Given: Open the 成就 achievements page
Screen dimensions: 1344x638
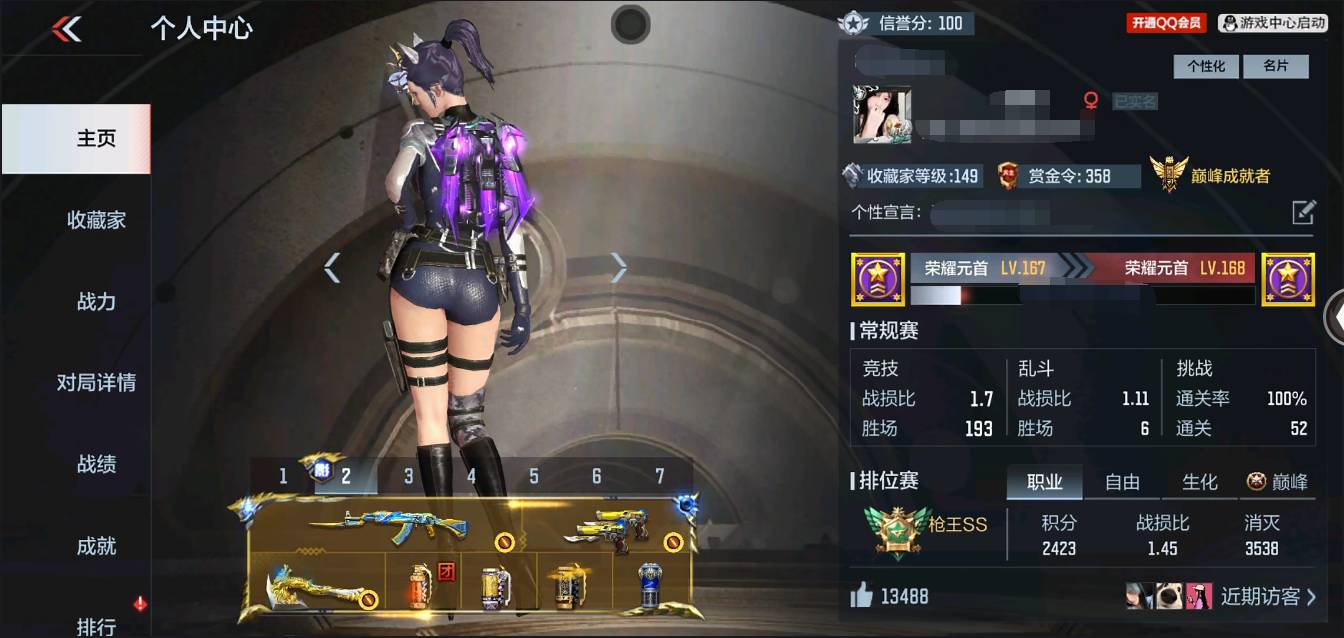Looking at the screenshot, I should [x=96, y=546].
